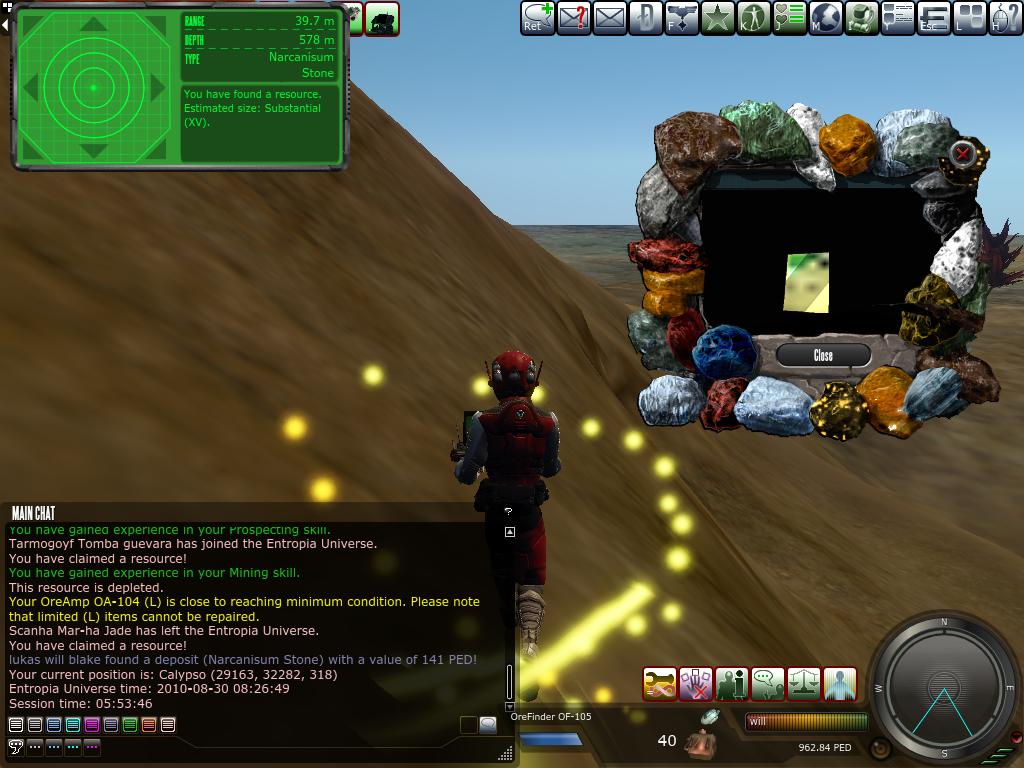Dismiss the rock-framed window with red X
The image size is (1024, 768).
962,153
